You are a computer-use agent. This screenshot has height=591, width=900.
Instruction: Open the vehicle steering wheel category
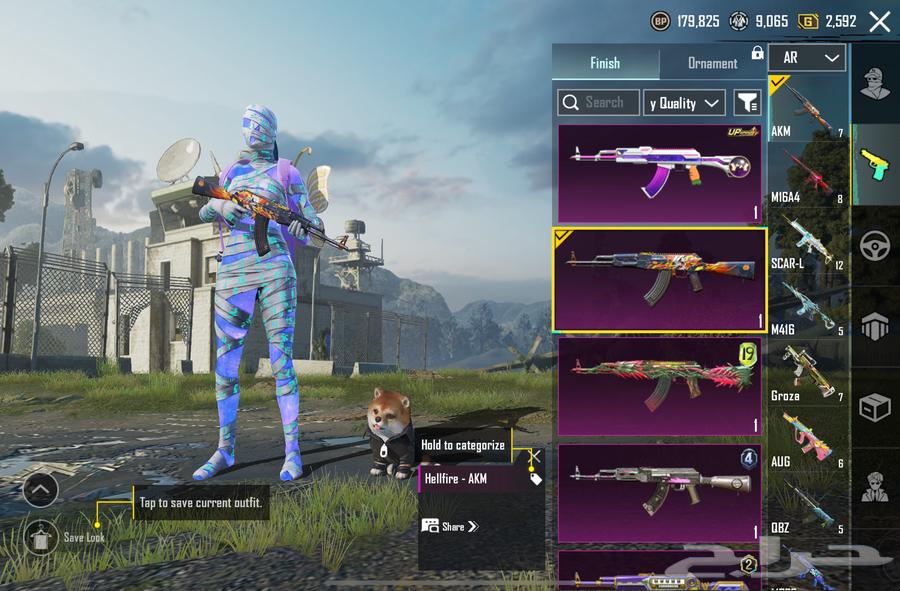point(875,246)
